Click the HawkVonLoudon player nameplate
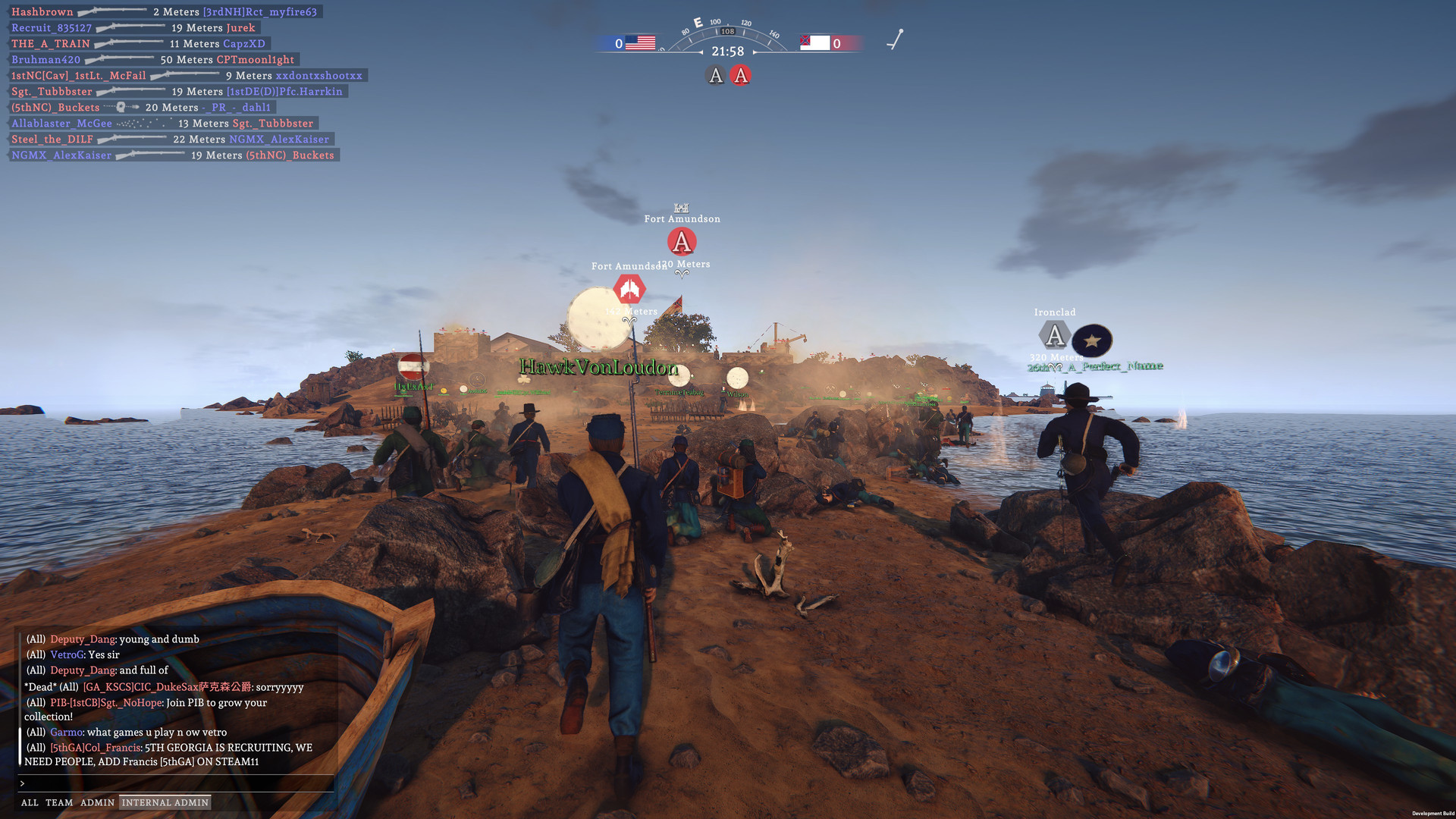 598,367
